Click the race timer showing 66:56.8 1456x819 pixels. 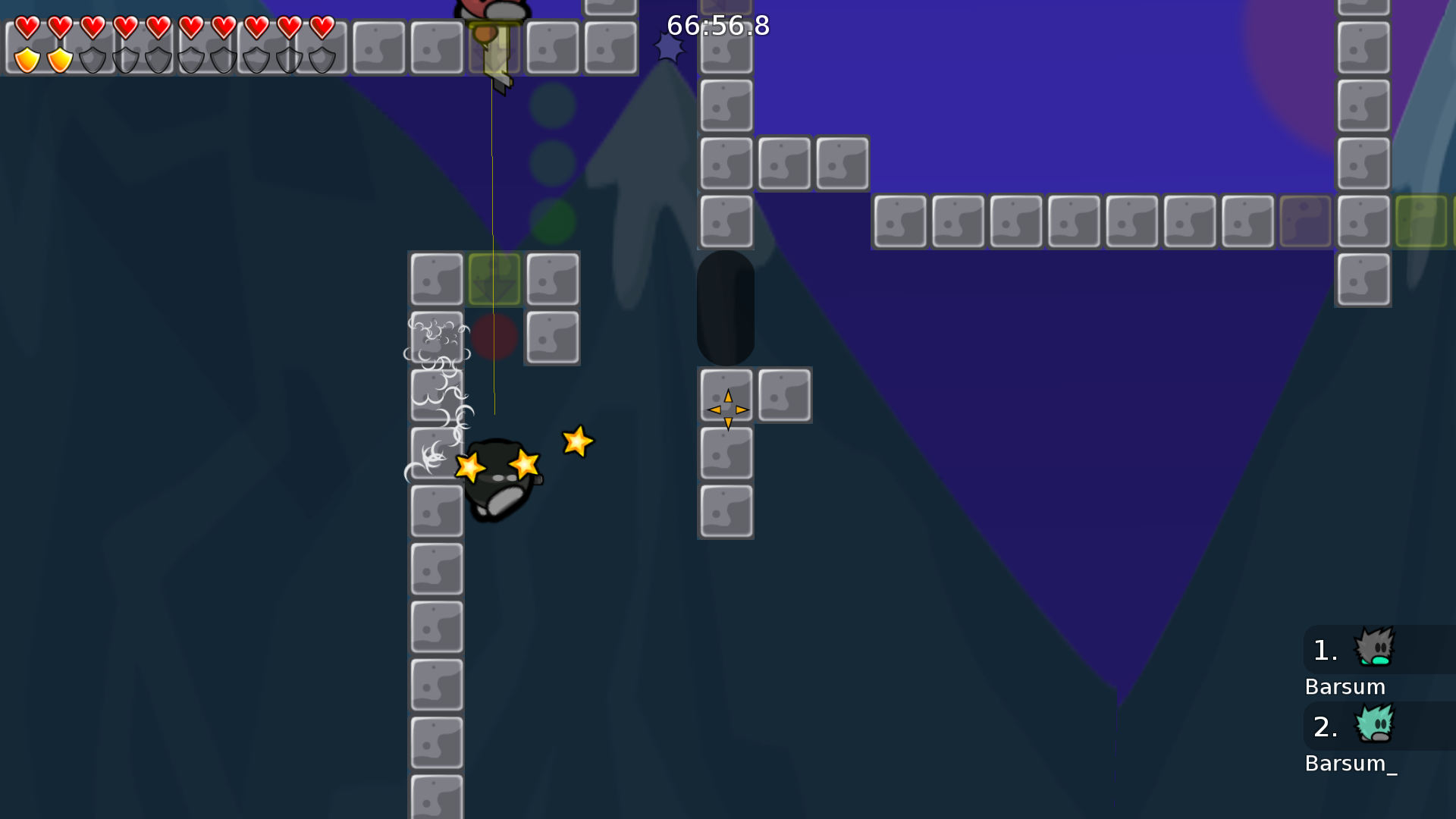click(717, 26)
